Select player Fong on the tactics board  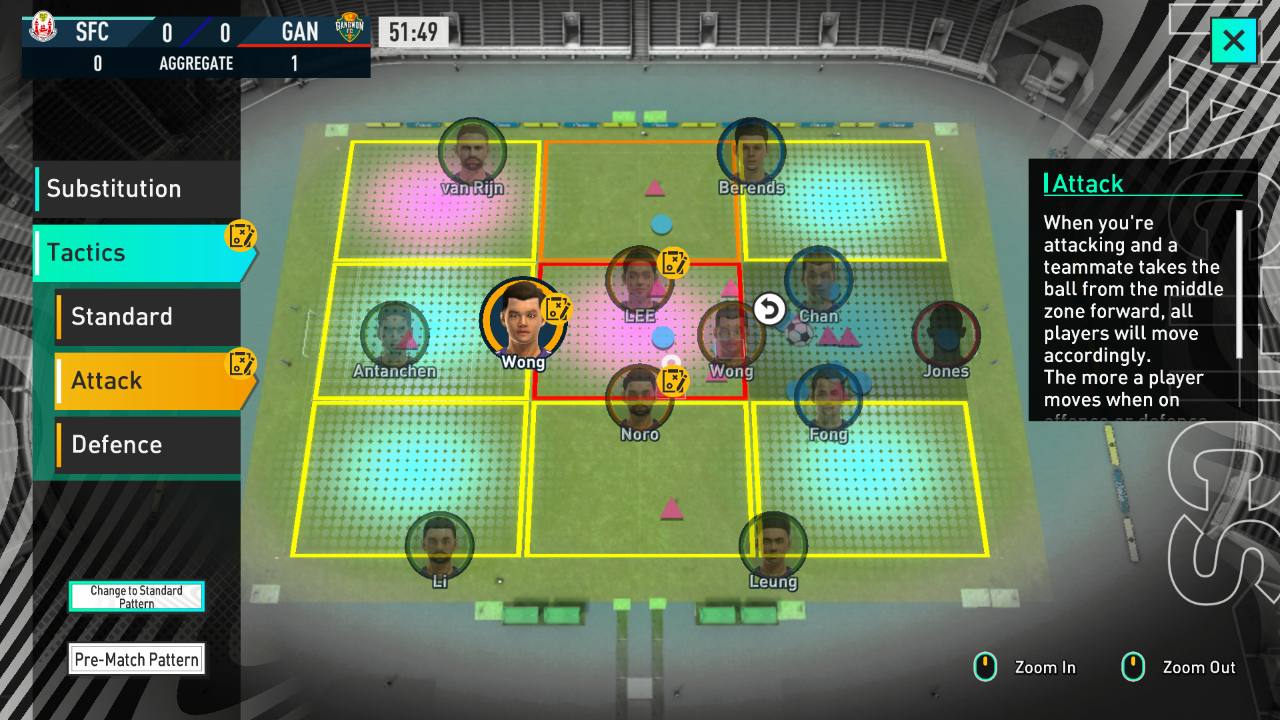pyautogui.click(x=828, y=399)
